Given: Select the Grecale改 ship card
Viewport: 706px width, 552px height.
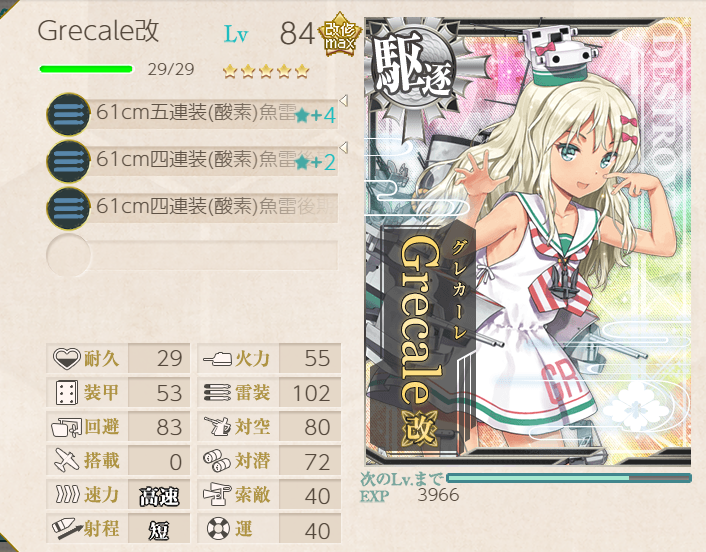Looking at the screenshot, I should [x=527, y=240].
